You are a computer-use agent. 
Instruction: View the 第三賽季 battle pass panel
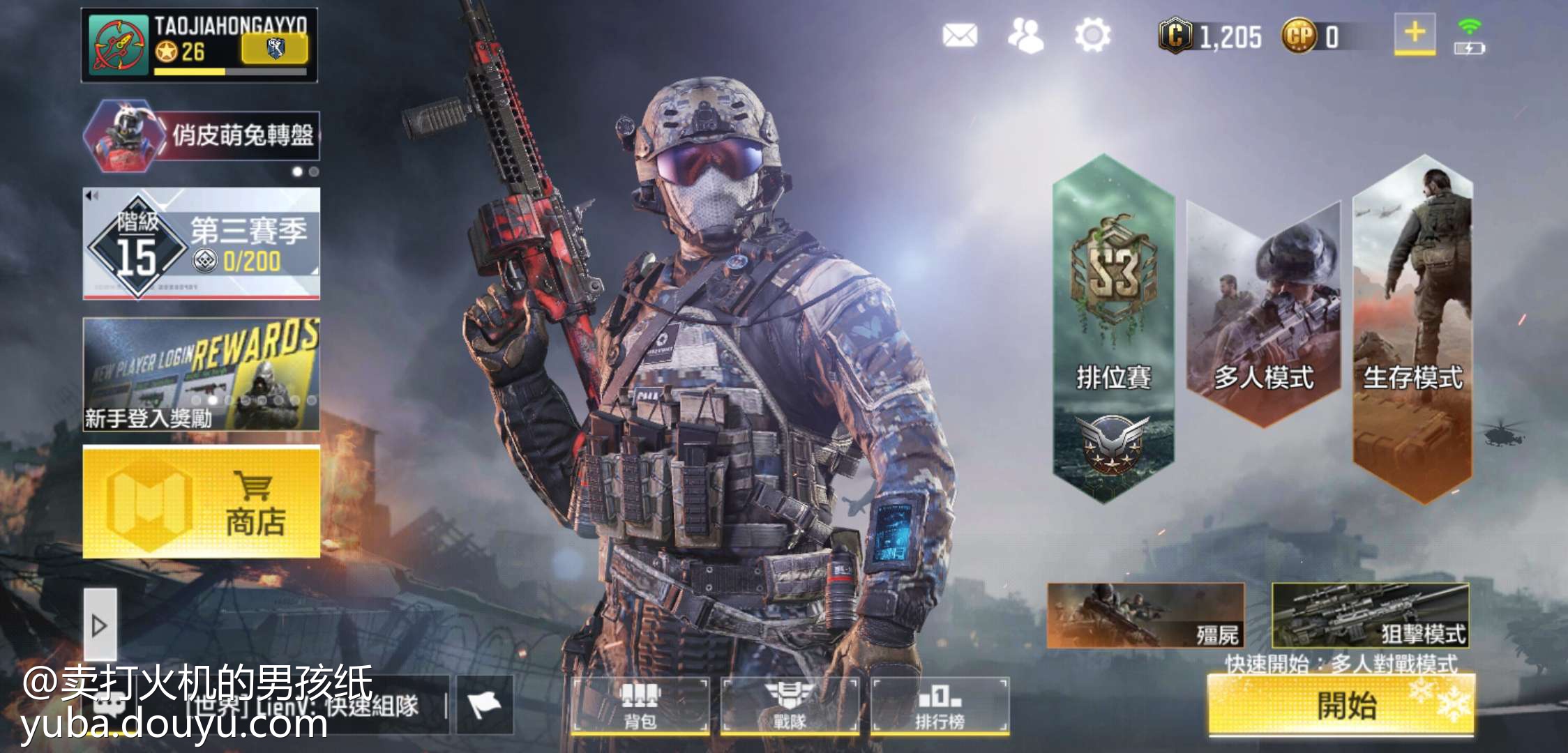pyautogui.click(x=202, y=244)
